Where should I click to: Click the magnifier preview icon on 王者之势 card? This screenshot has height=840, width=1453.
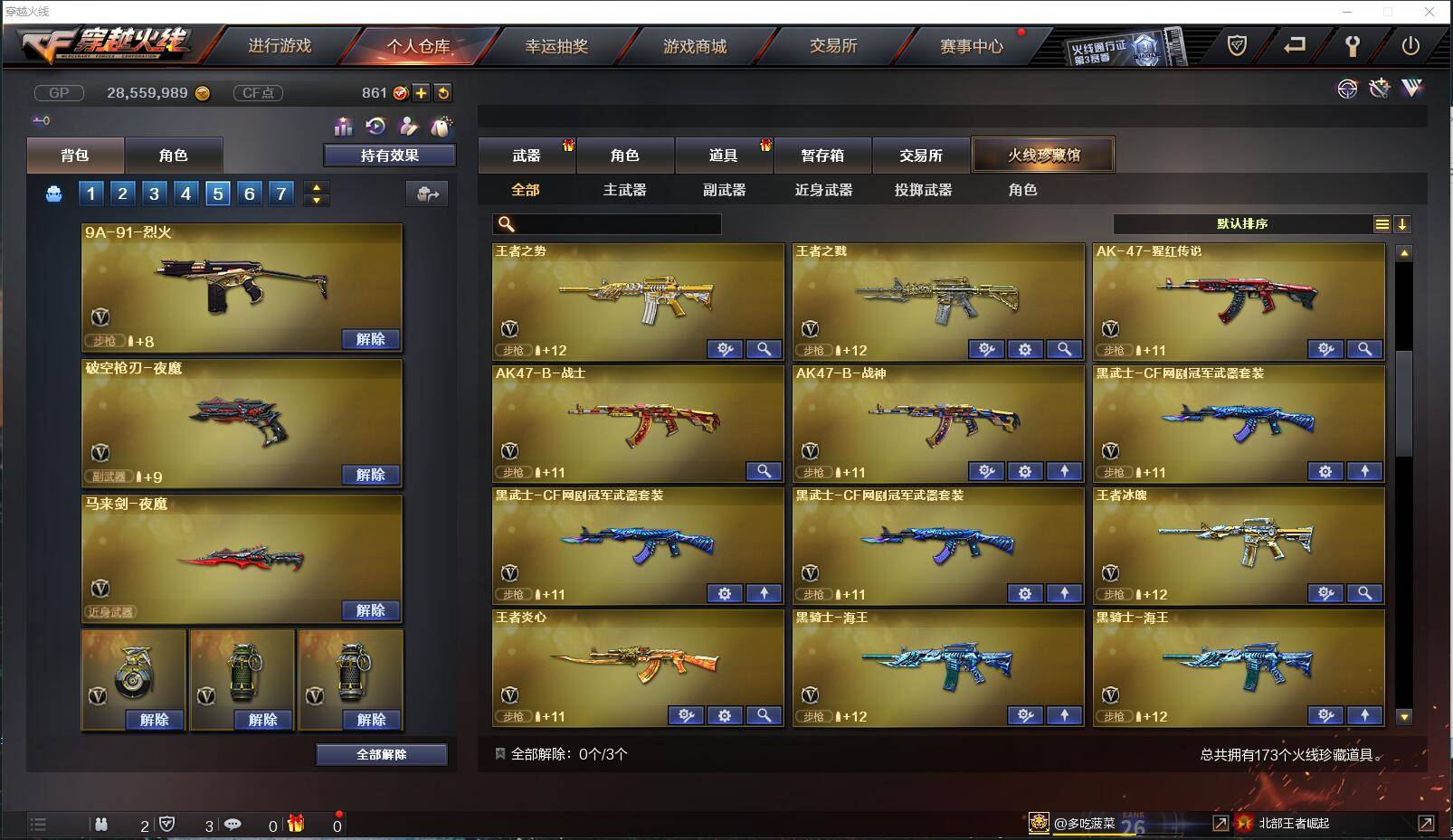point(764,349)
